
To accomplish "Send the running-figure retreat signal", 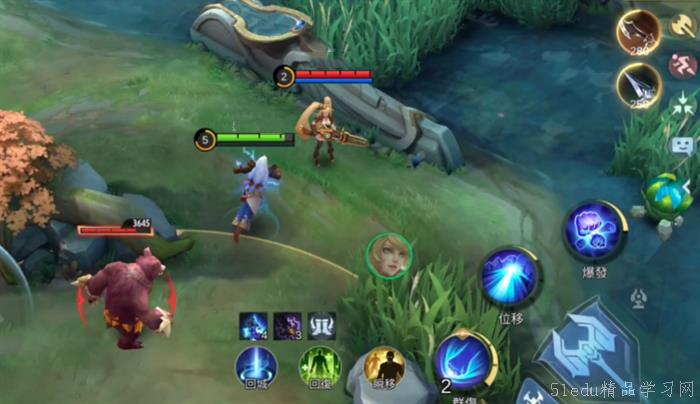I will point(683,65).
